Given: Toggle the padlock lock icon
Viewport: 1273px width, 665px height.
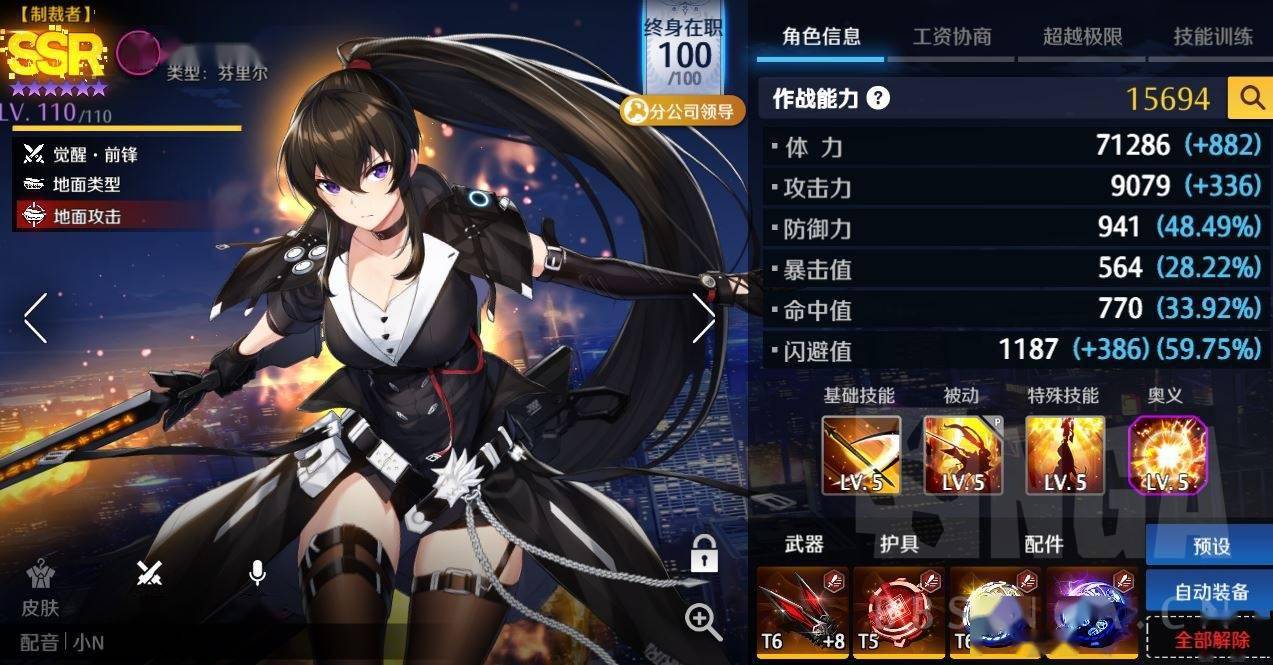Looking at the screenshot, I should [704, 552].
